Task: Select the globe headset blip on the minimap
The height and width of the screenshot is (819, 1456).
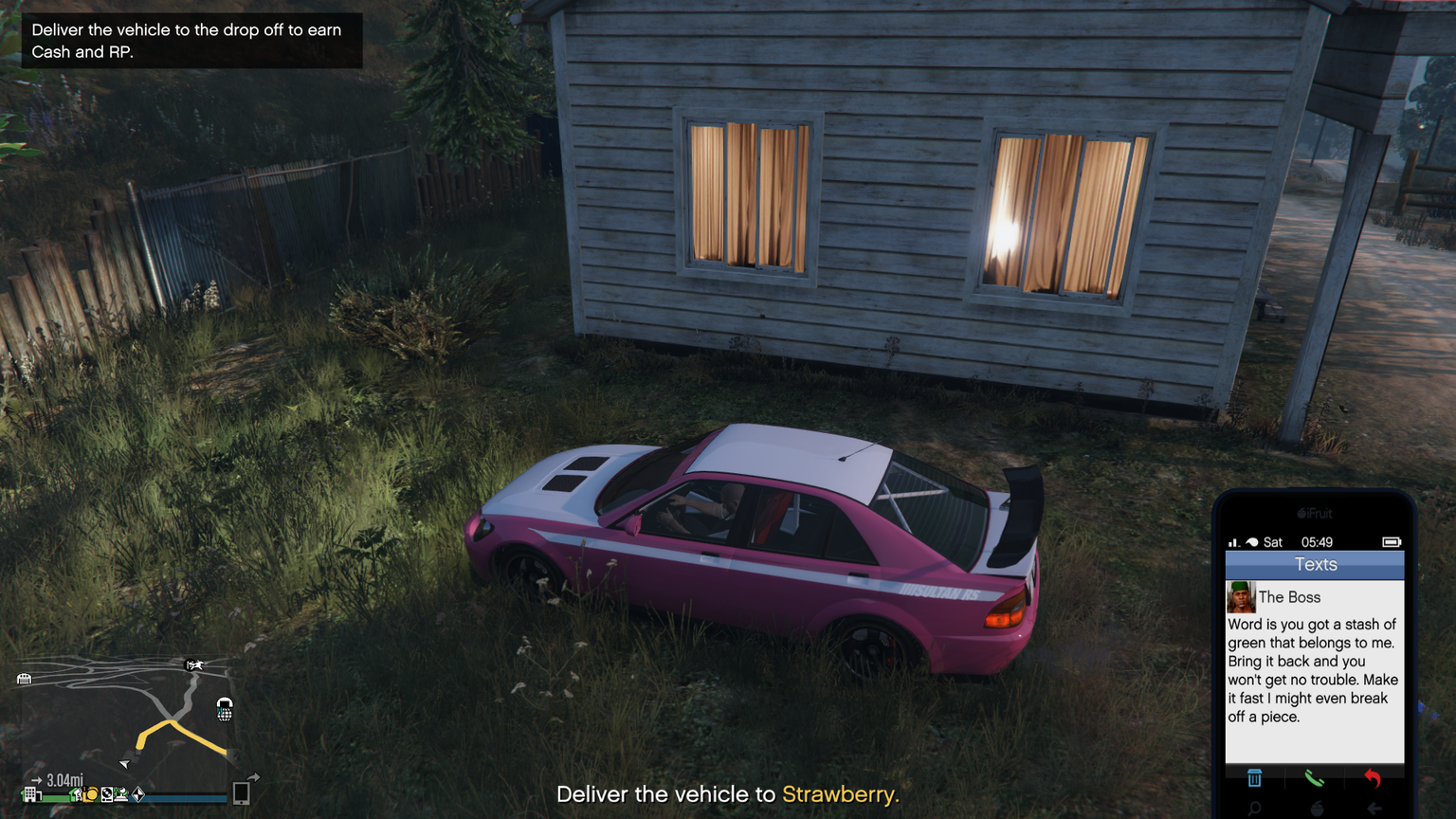Action: [225, 709]
